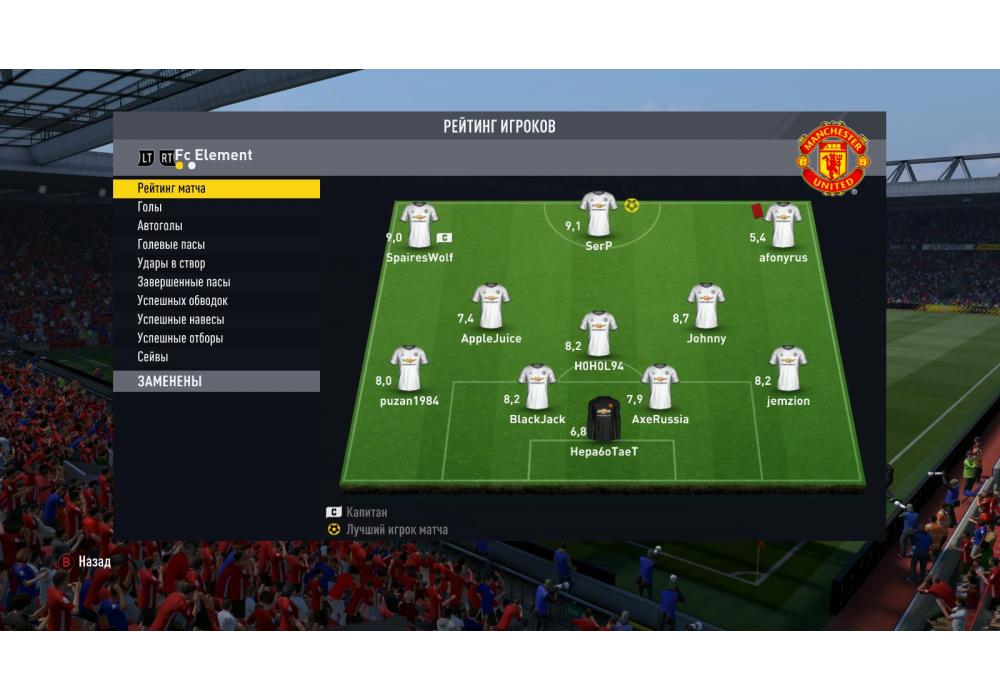
Task: Select defender AxeRussia's shirt
Action: [660, 386]
